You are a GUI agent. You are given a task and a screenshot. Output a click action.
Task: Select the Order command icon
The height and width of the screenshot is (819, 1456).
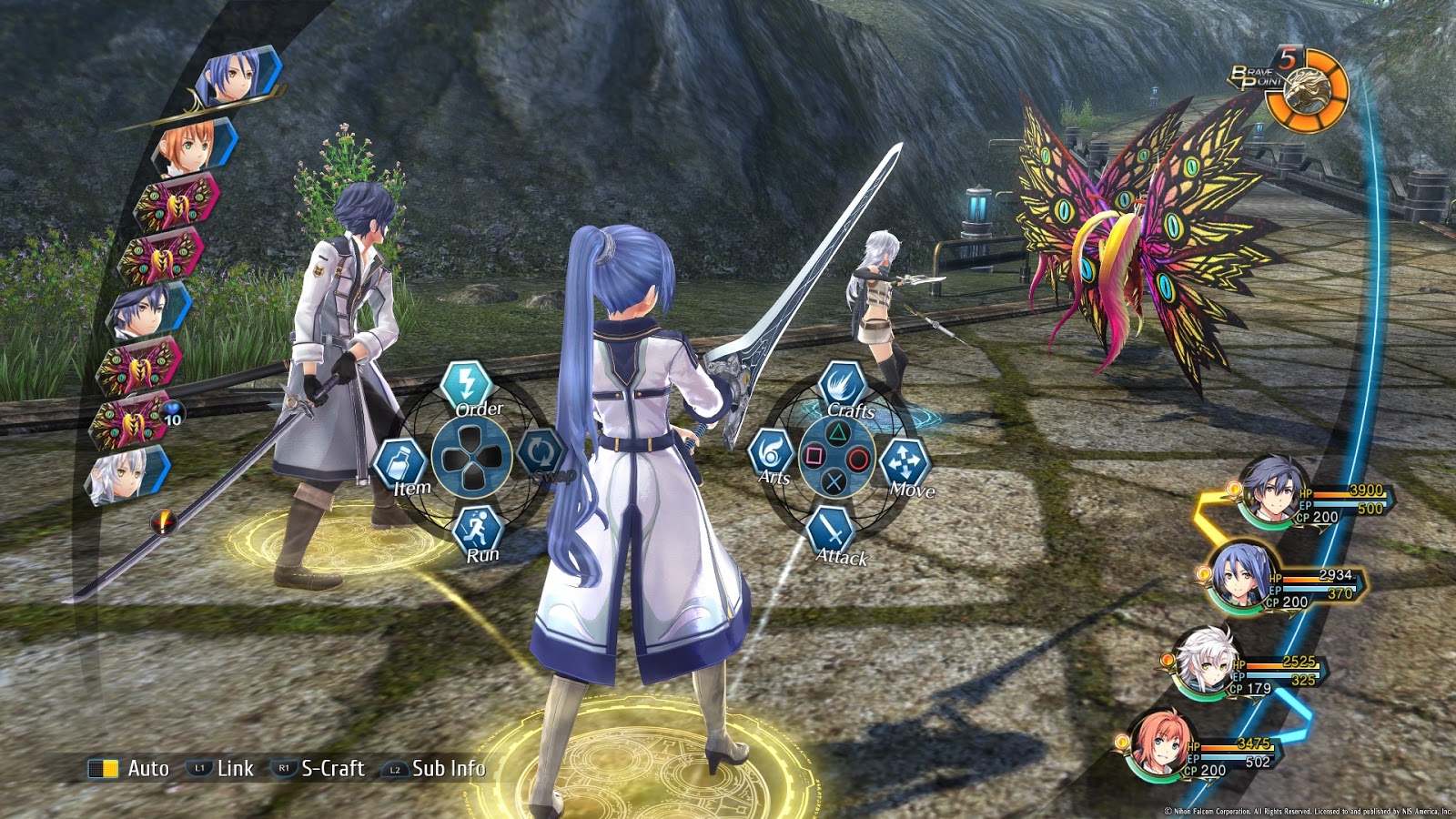(467, 383)
